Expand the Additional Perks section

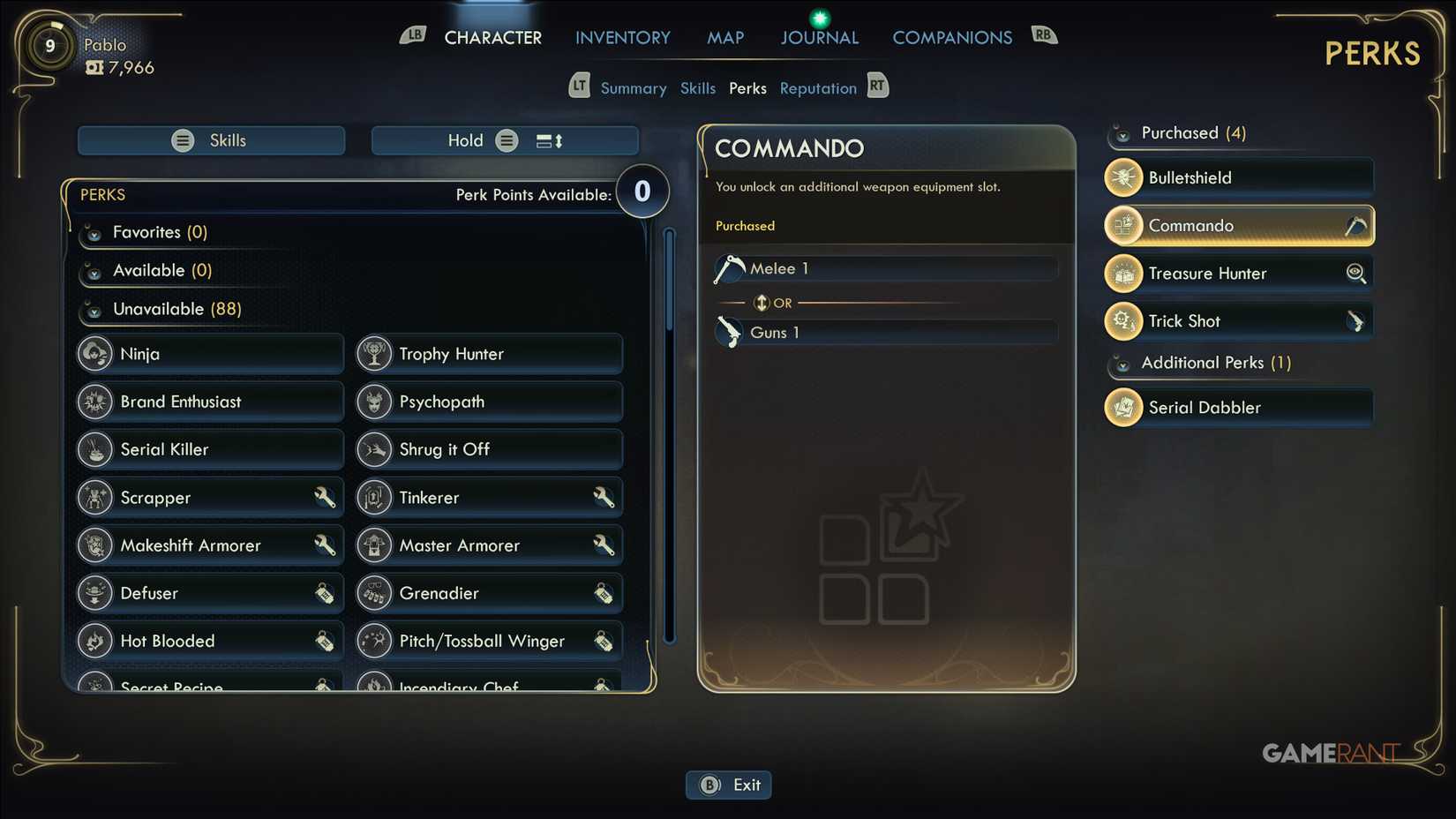[1122, 363]
